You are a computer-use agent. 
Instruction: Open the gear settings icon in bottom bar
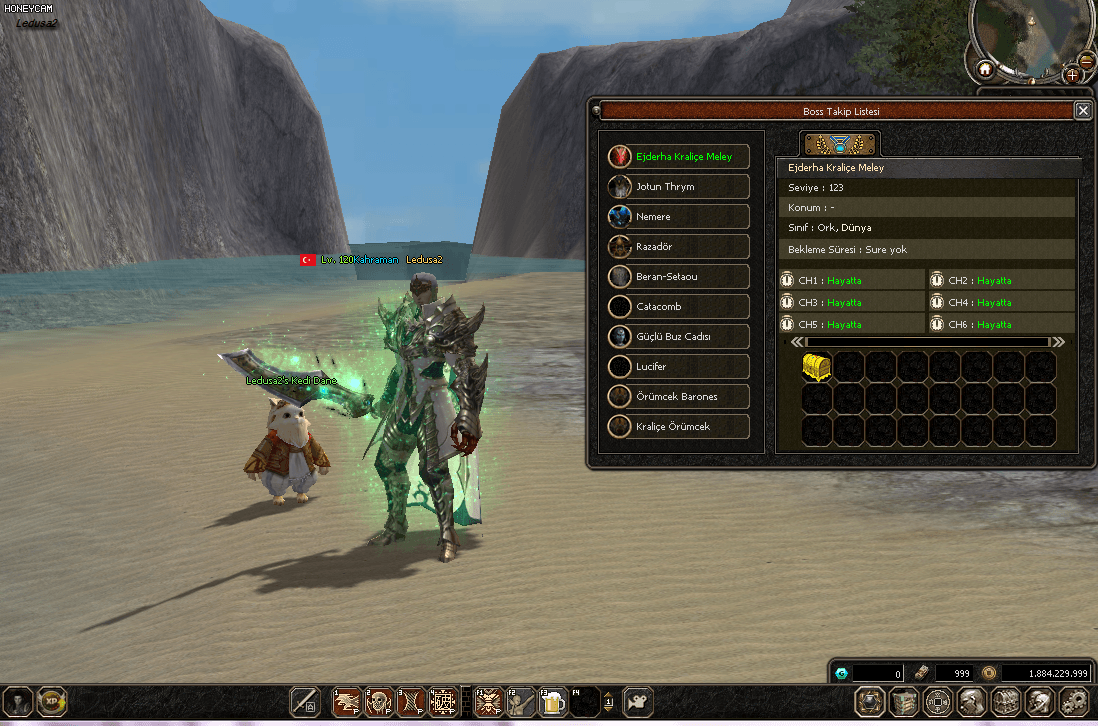pos(1073,702)
